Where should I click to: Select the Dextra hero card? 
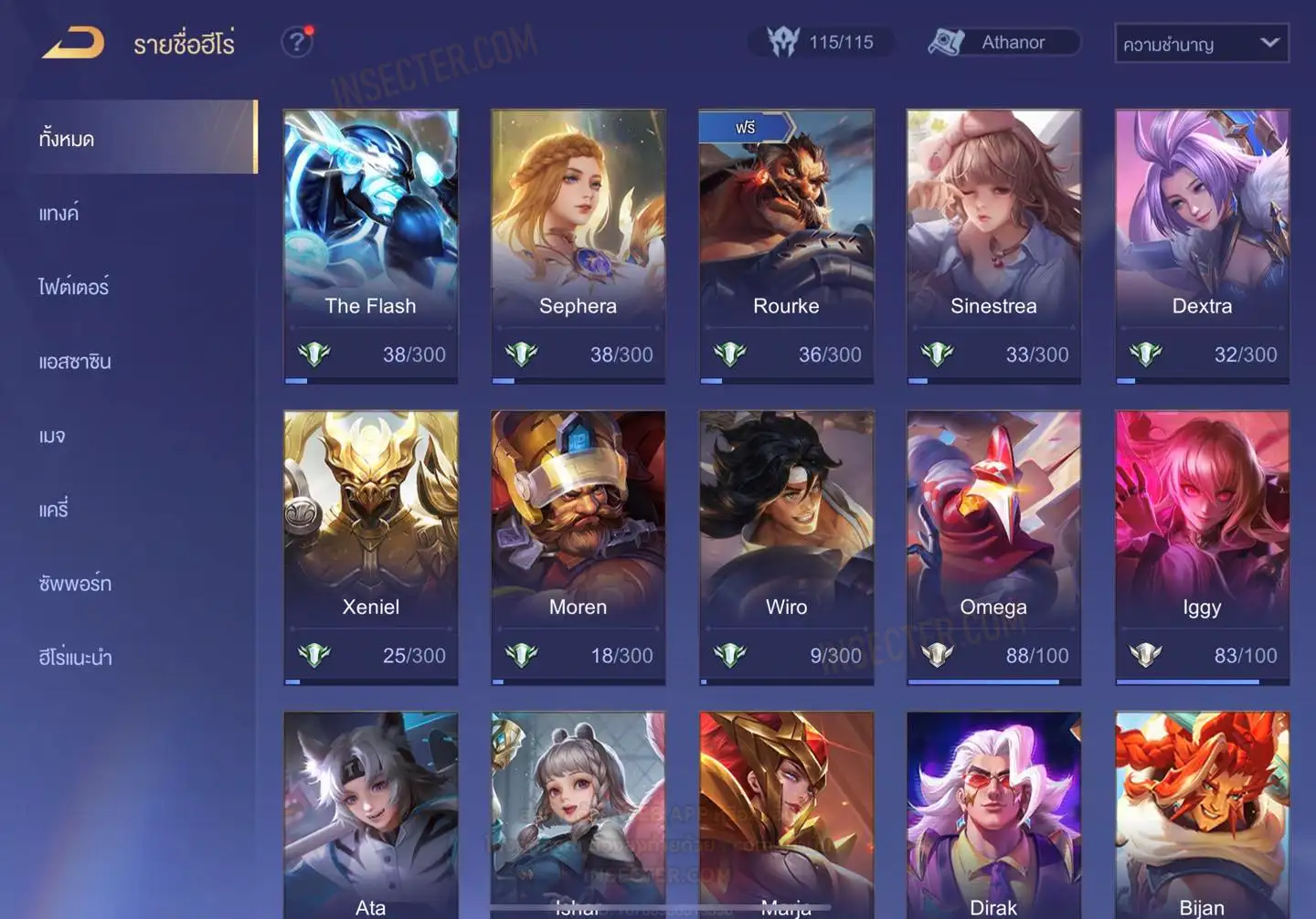1202,245
